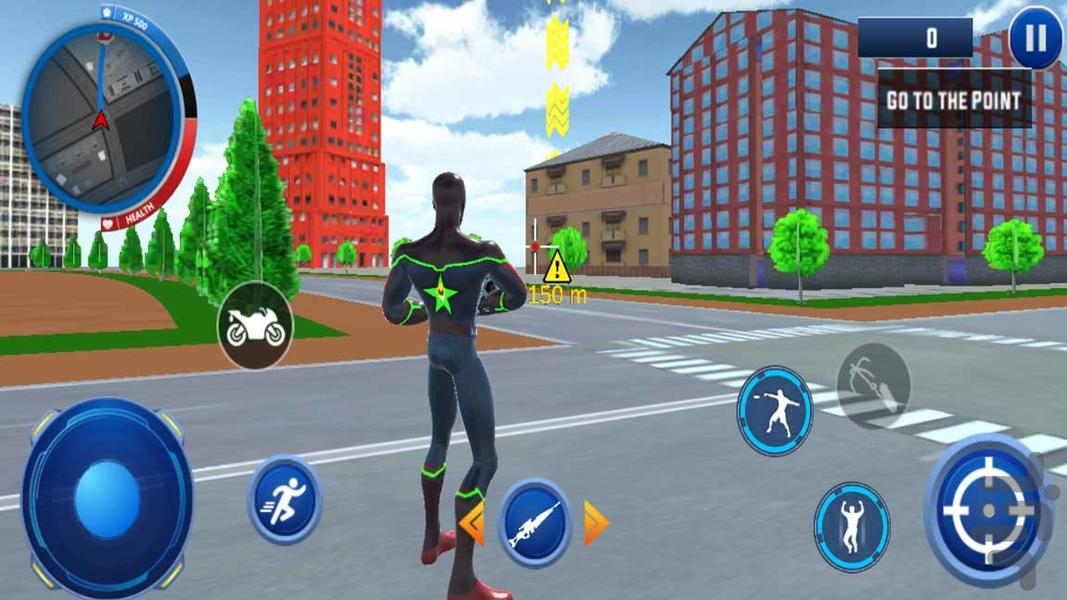The width and height of the screenshot is (1067, 600).
Task: Tap the sprint running-man button
Action: (x=284, y=499)
